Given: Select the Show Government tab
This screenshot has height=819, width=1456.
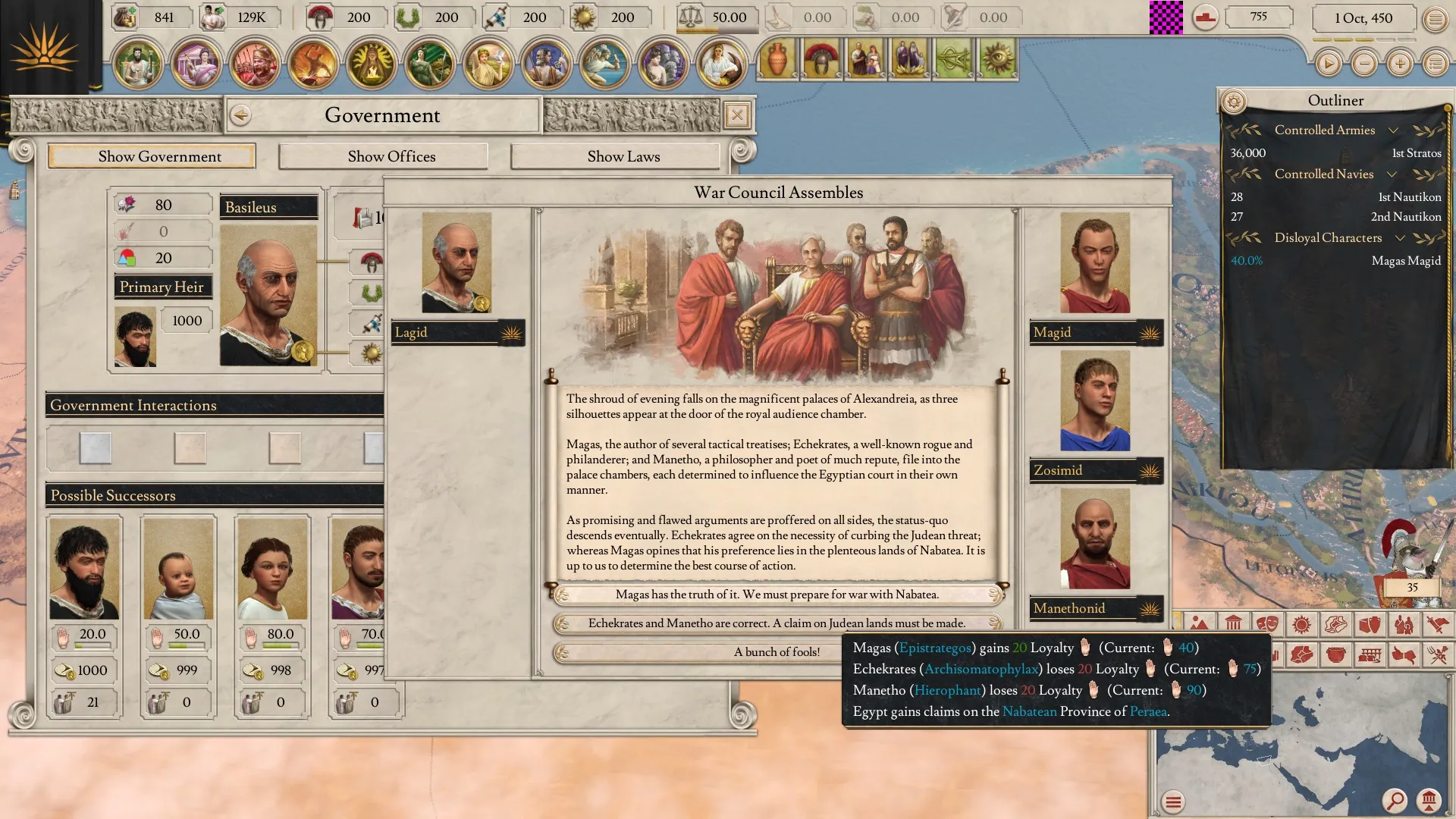Looking at the screenshot, I should [x=159, y=156].
